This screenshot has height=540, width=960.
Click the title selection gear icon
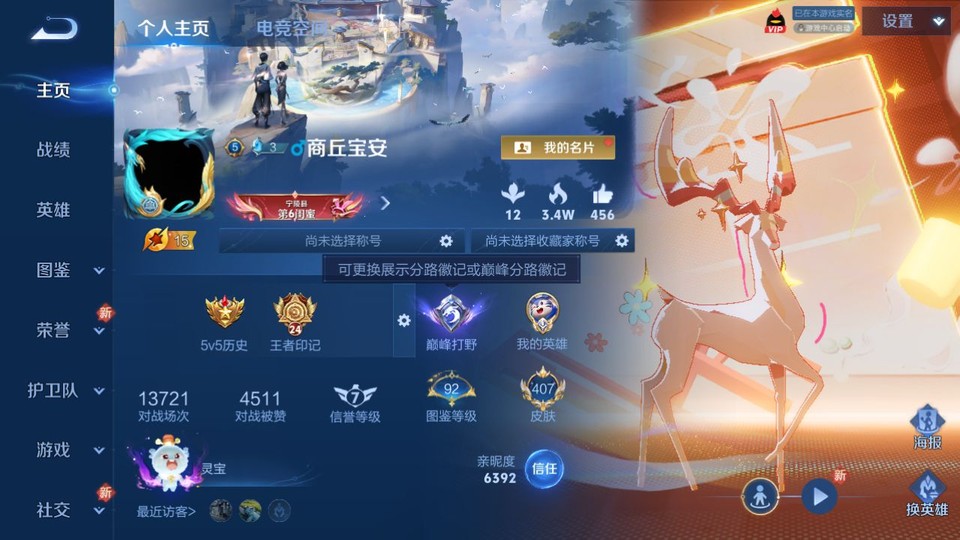(446, 241)
